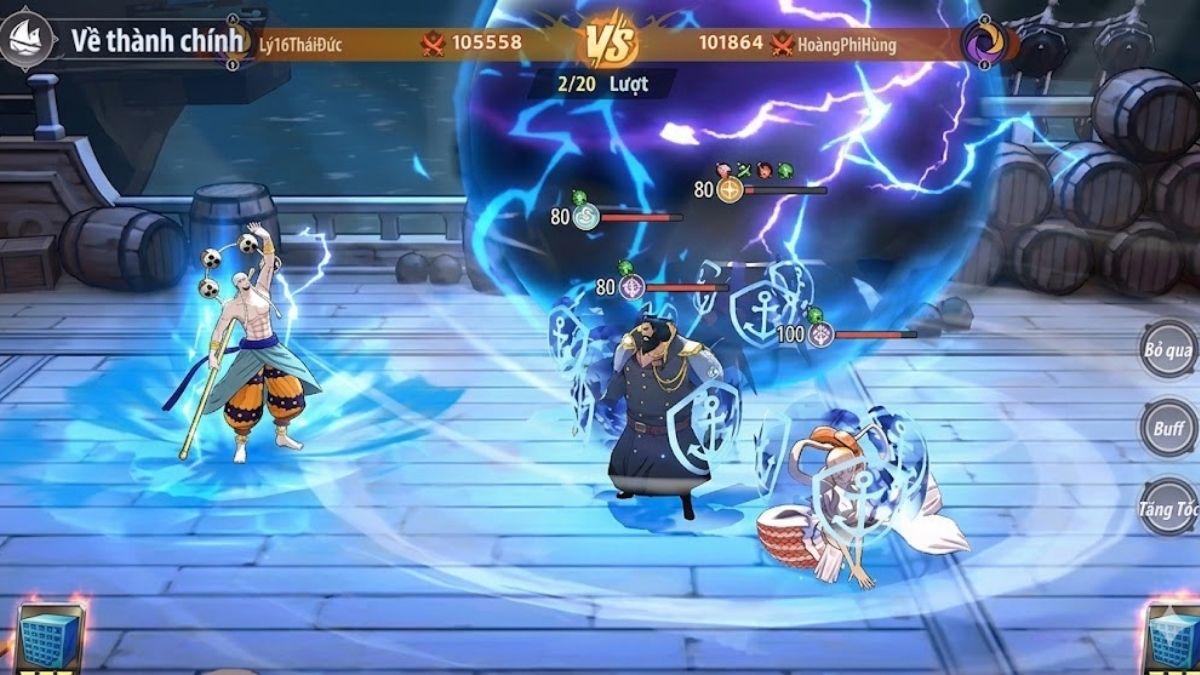1200x675 pixels.
Task: Select HoàngPhiHùng's purple swirl avatar
Action: pos(984,43)
